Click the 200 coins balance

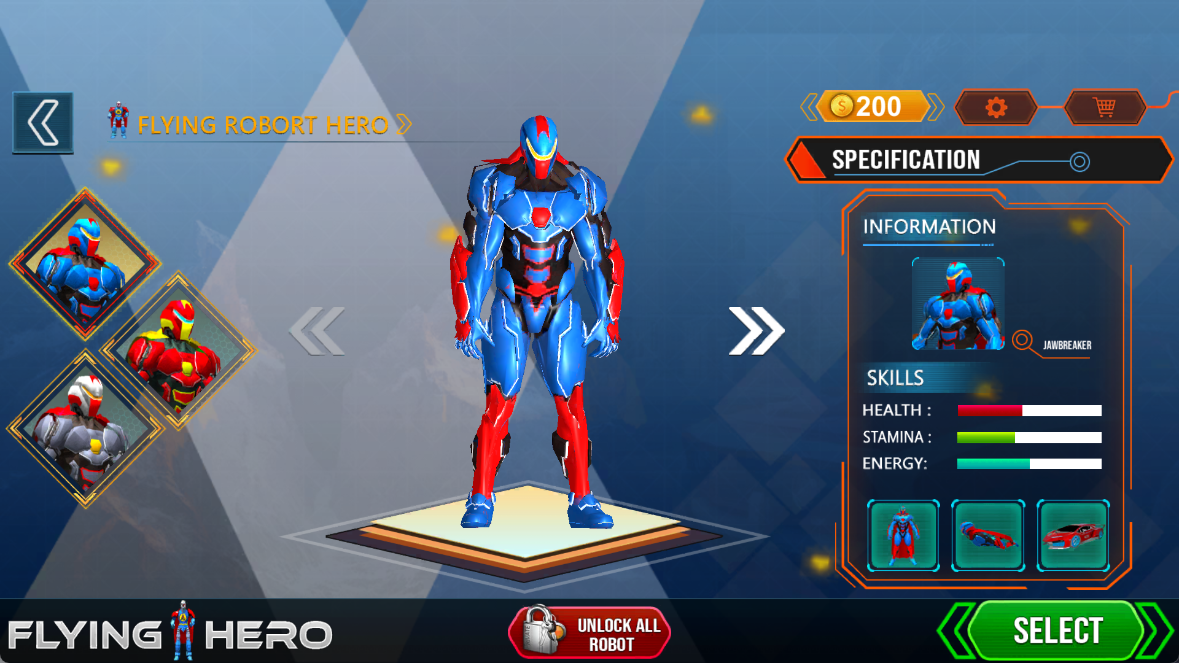(872, 106)
